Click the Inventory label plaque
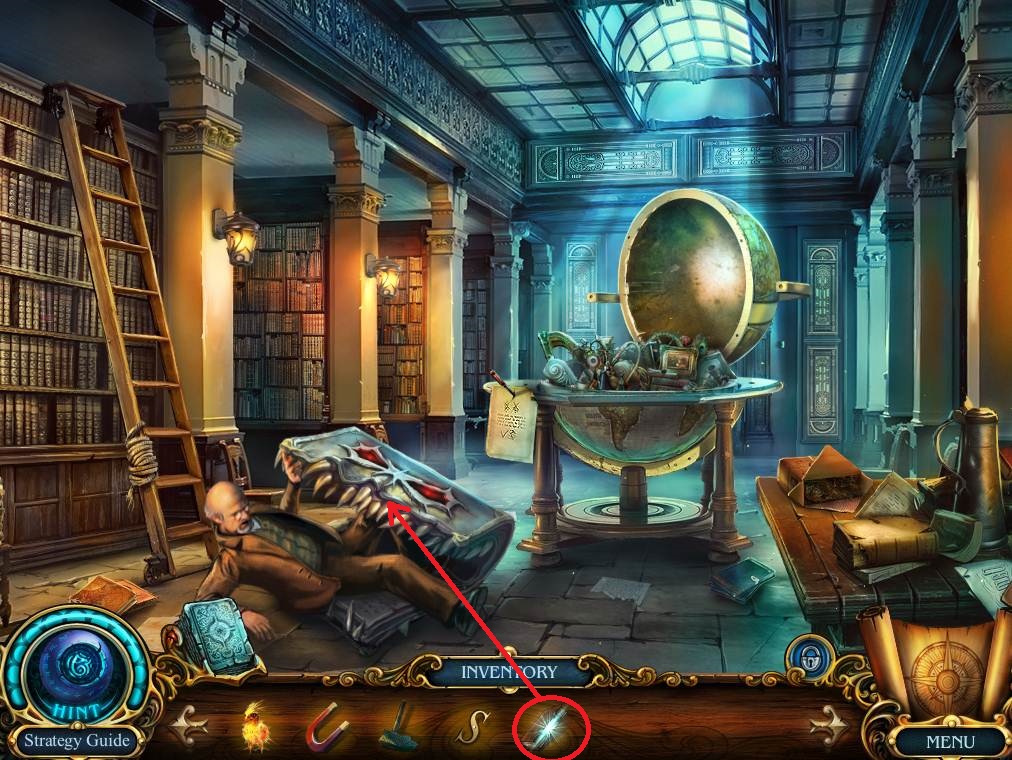1012x760 pixels. pyautogui.click(x=507, y=672)
